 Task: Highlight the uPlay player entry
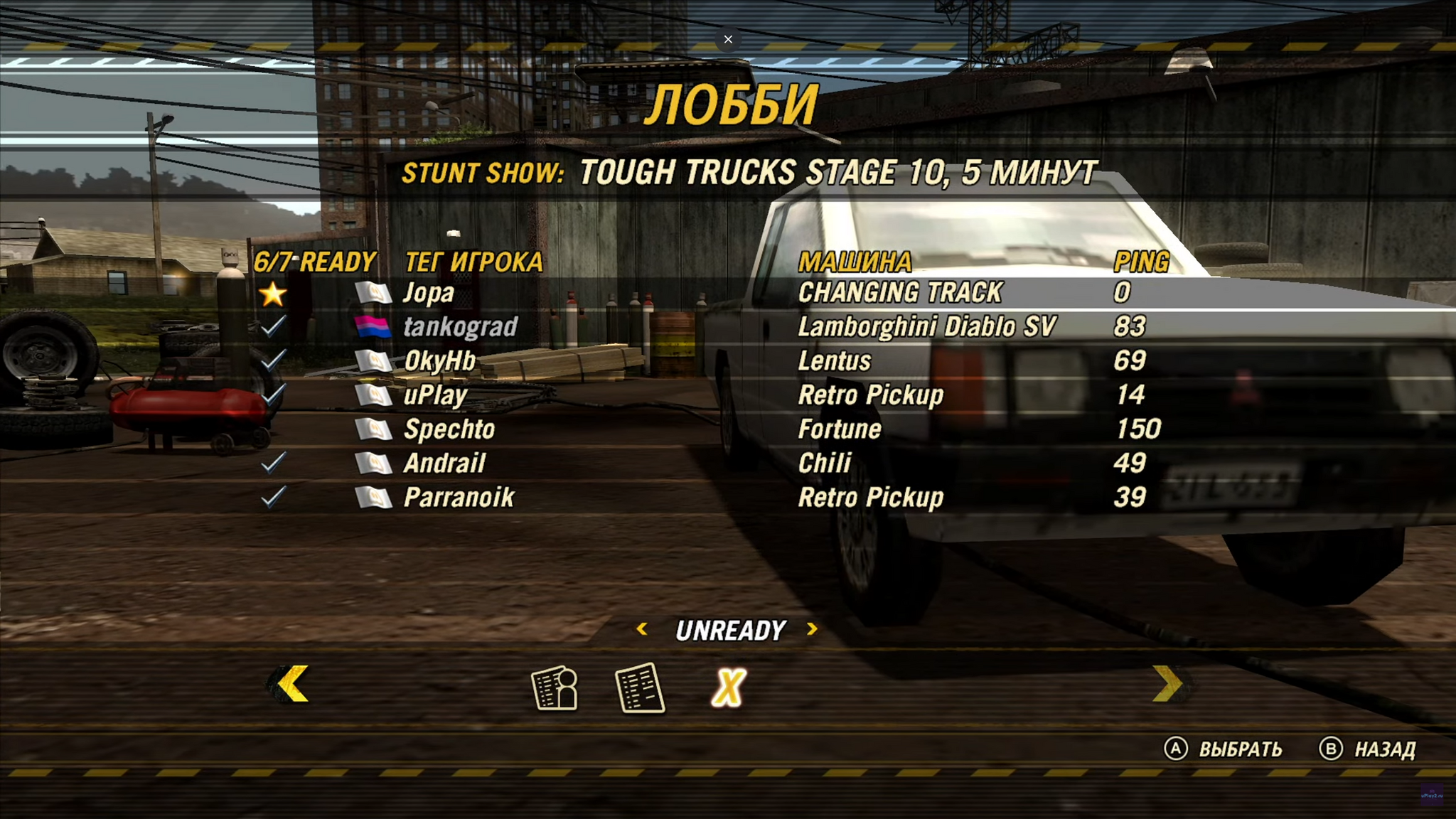(435, 395)
